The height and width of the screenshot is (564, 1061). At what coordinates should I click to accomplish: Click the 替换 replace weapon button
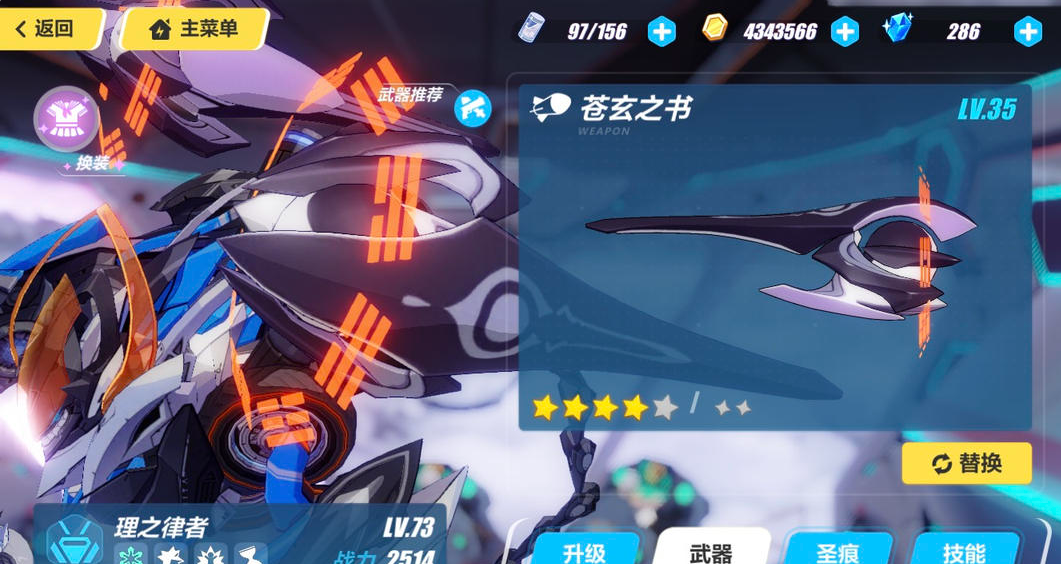click(966, 463)
